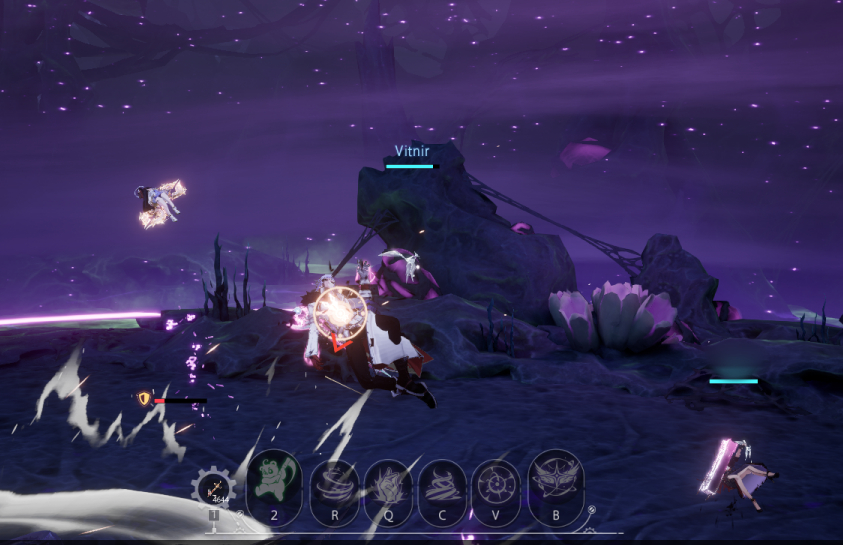Activate the circular target ability above V

(x=496, y=484)
